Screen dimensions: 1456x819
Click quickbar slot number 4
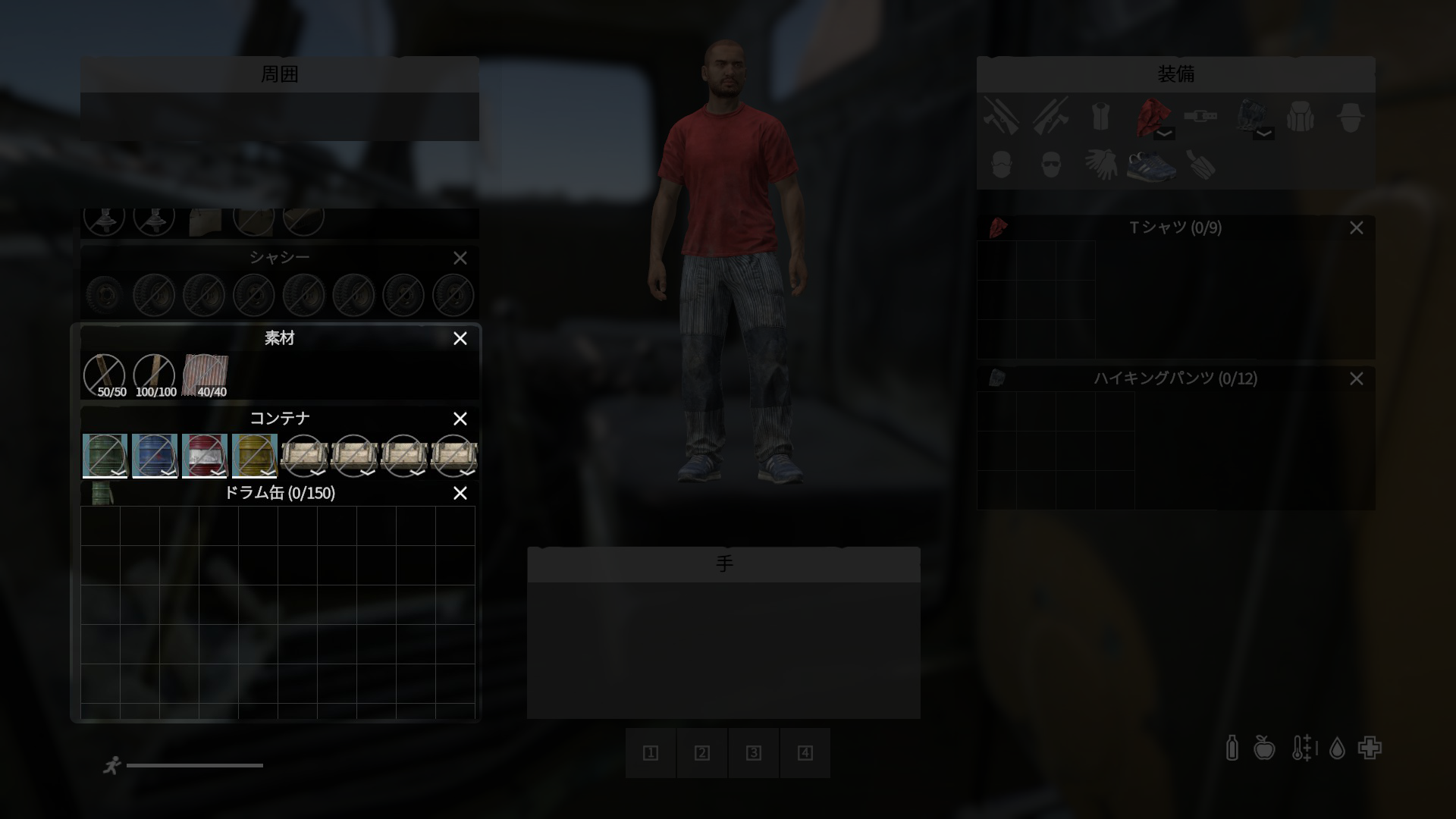[805, 753]
